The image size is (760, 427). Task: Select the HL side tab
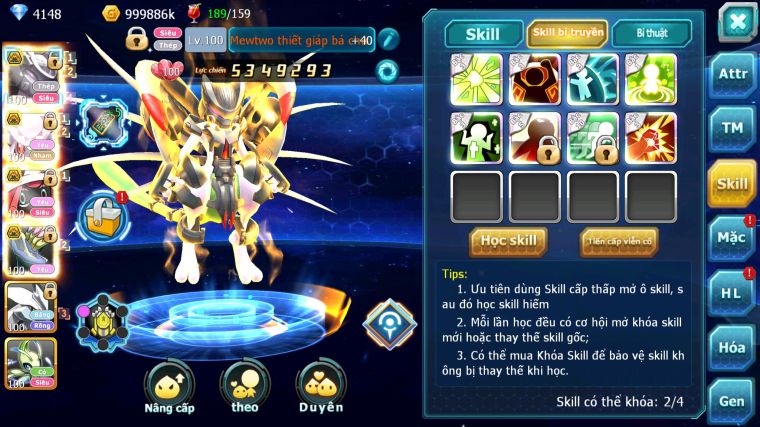pos(732,292)
